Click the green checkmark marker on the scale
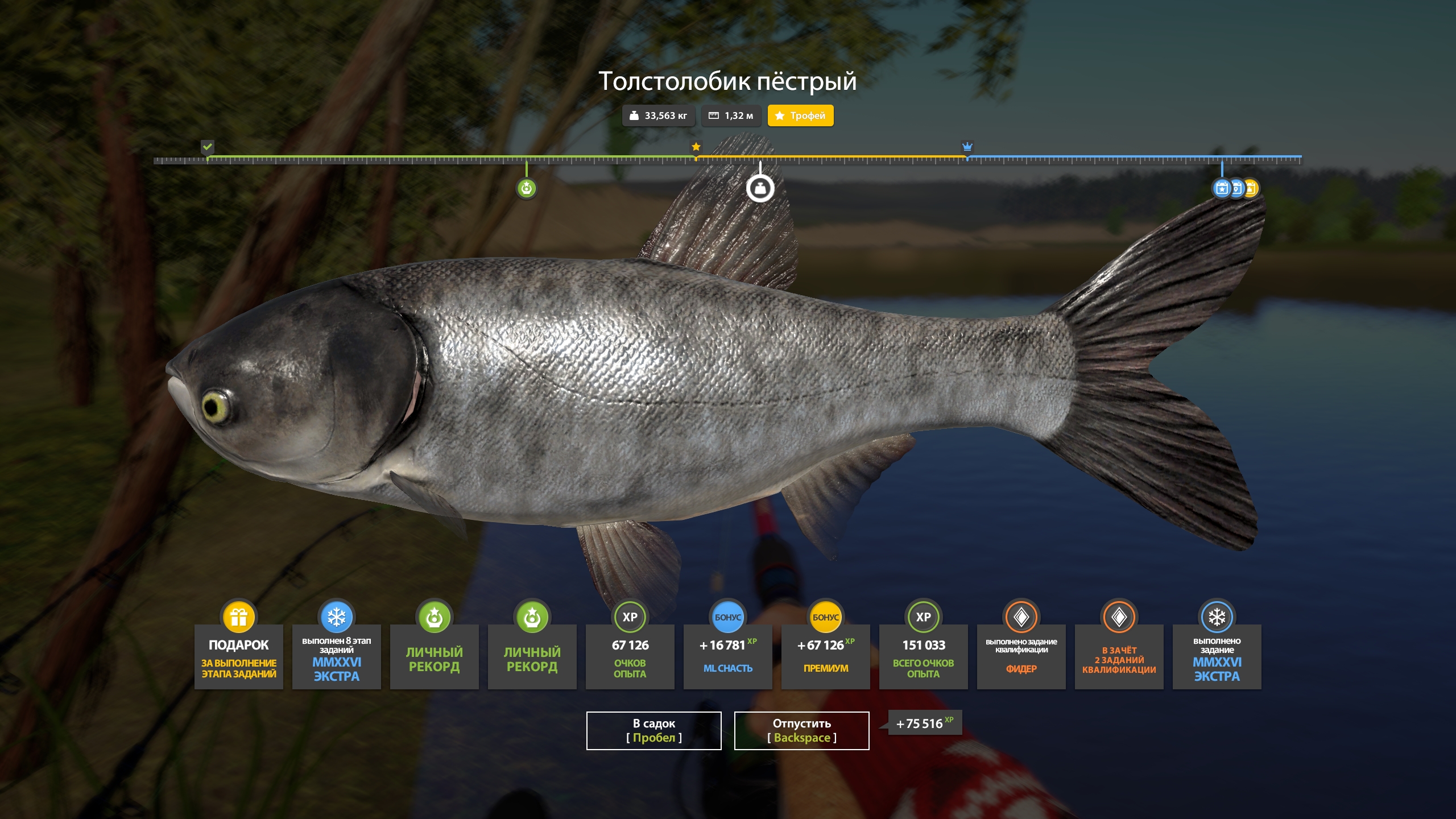This screenshot has height=819, width=1456. tap(208, 147)
